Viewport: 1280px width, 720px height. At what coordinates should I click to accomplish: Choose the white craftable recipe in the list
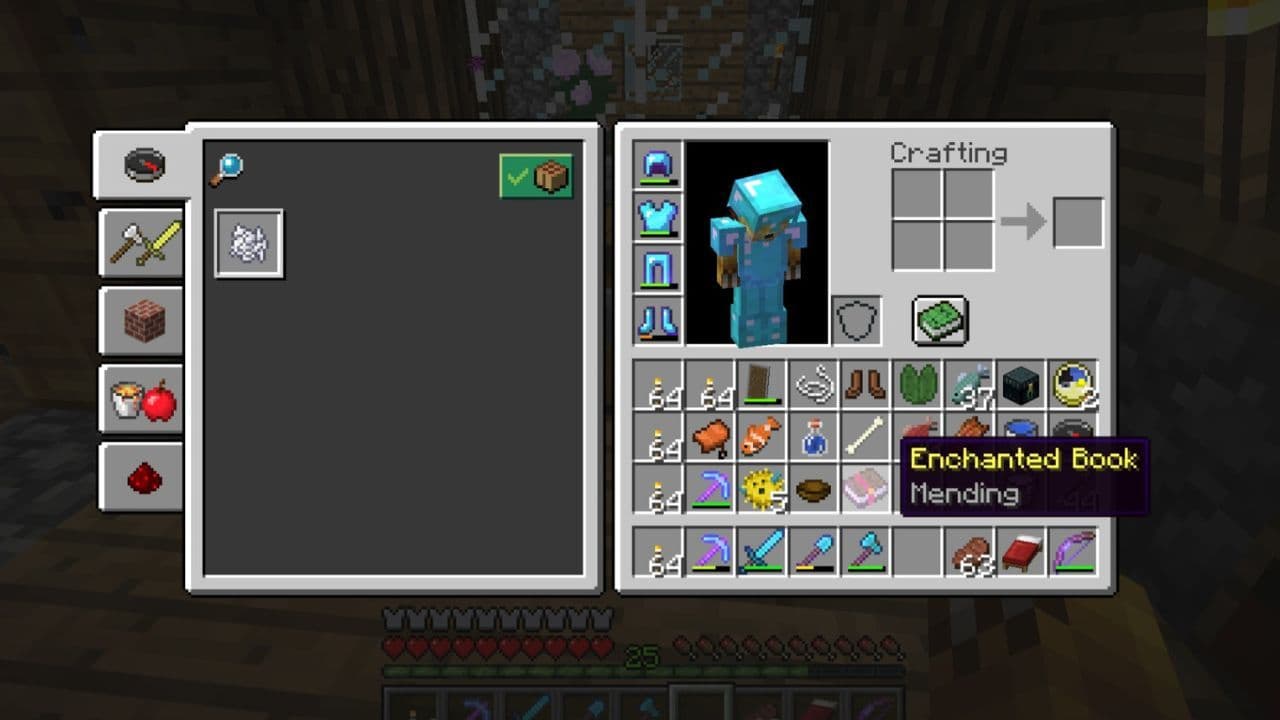249,243
